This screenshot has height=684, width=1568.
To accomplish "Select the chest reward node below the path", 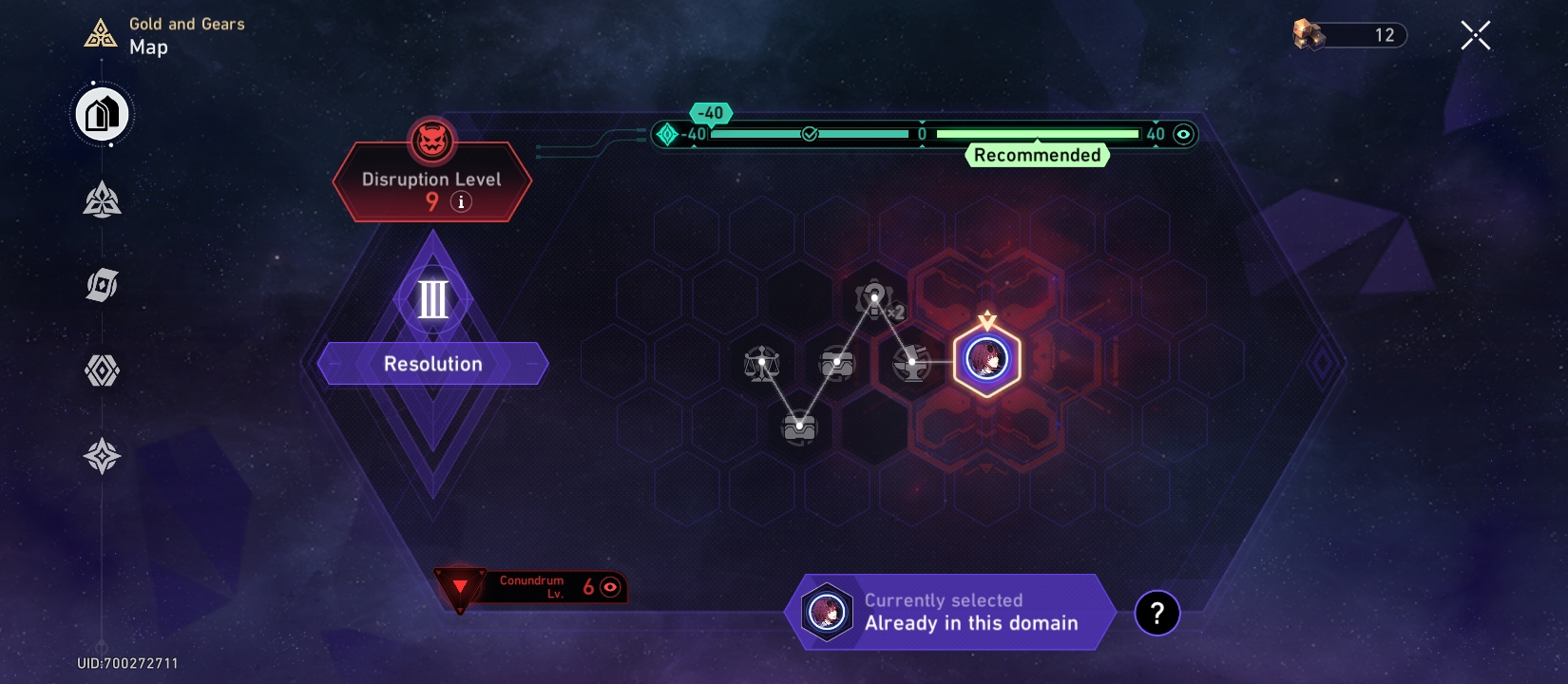I will (799, 427).
